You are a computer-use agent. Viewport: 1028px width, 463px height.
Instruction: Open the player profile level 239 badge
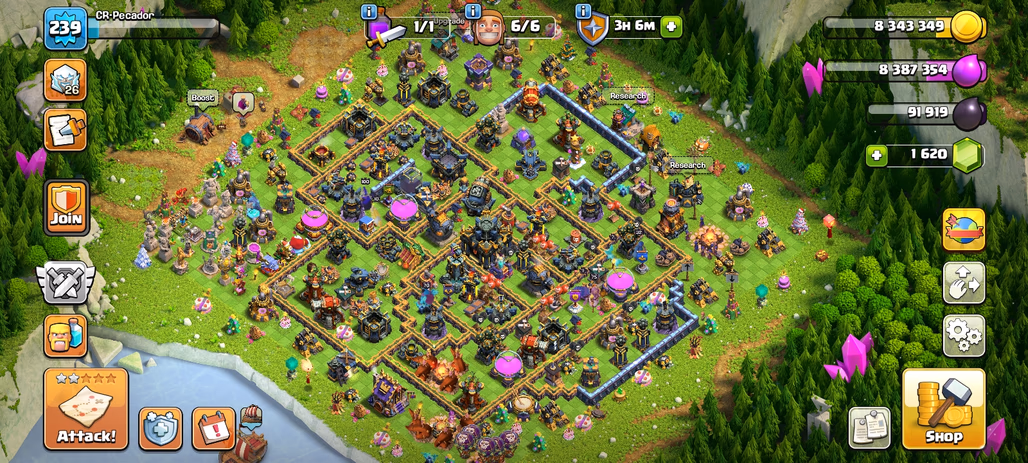[x=65, y=27]
